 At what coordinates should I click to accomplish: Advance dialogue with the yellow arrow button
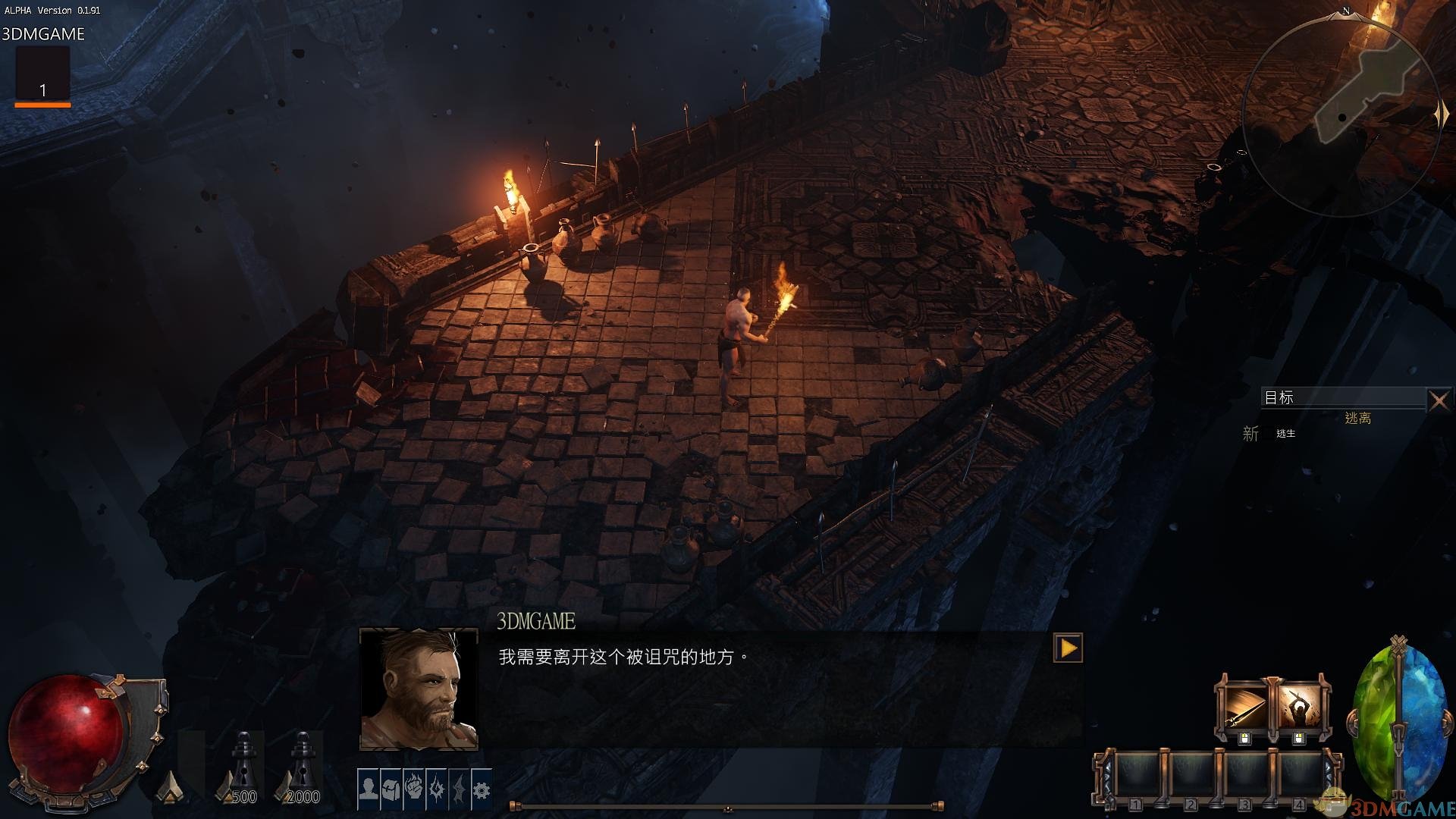click(x=1068, y=648)
